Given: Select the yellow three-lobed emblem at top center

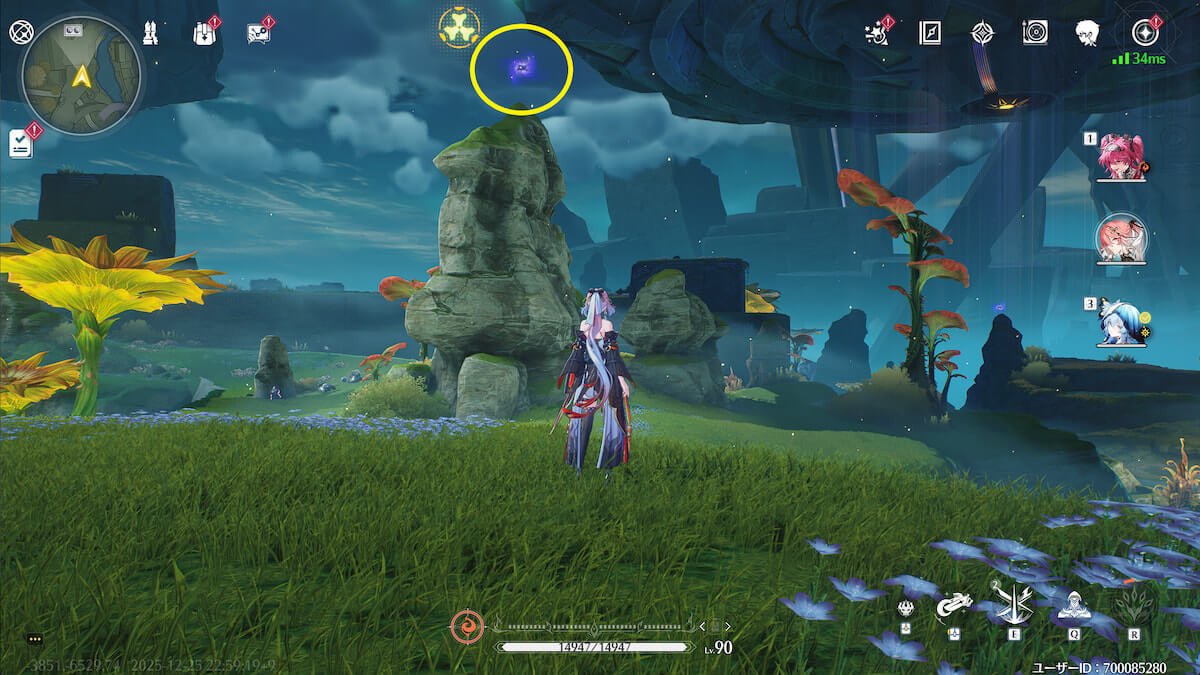Looking at the screenshot, I should (459, 28).
